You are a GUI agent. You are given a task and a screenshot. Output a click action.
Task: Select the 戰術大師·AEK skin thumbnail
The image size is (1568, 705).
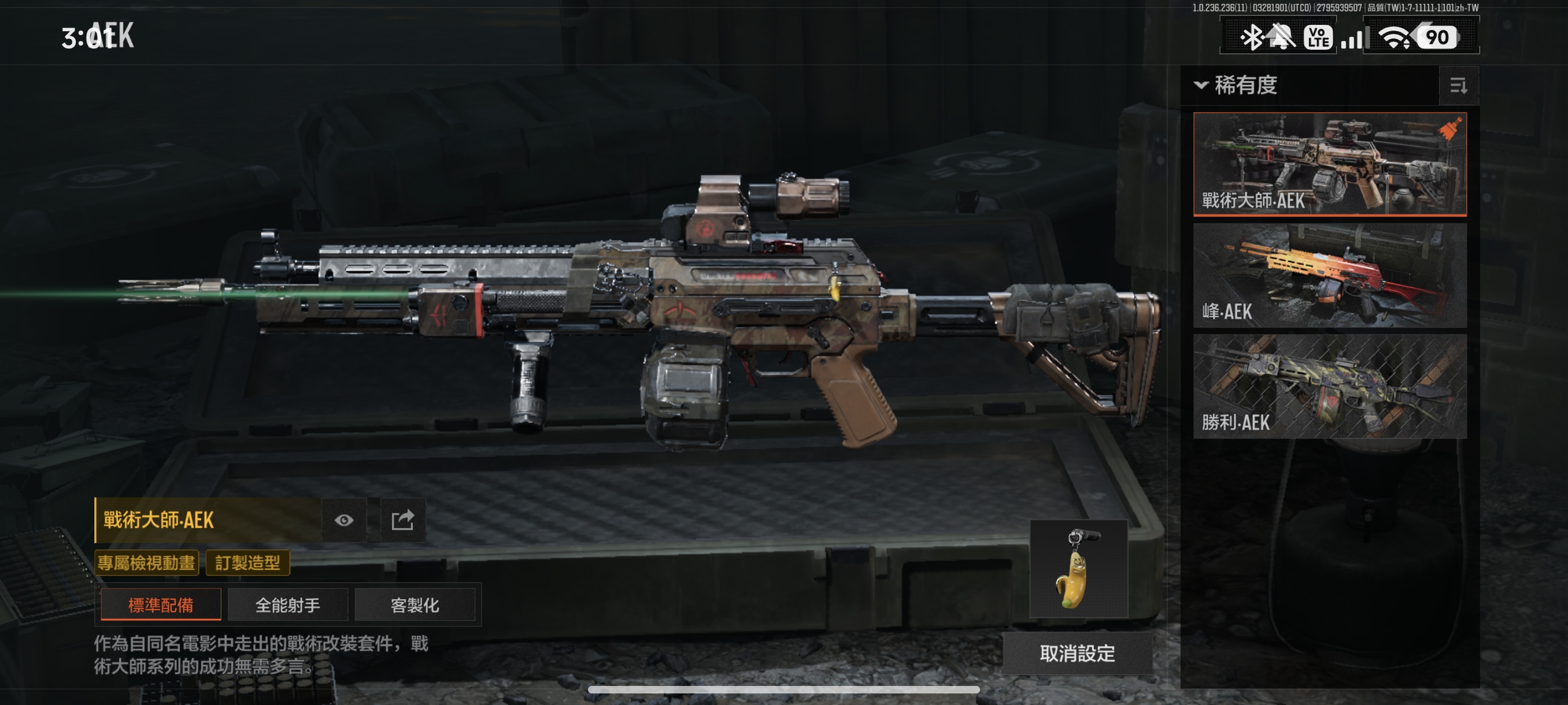[x=1329, y=164]
